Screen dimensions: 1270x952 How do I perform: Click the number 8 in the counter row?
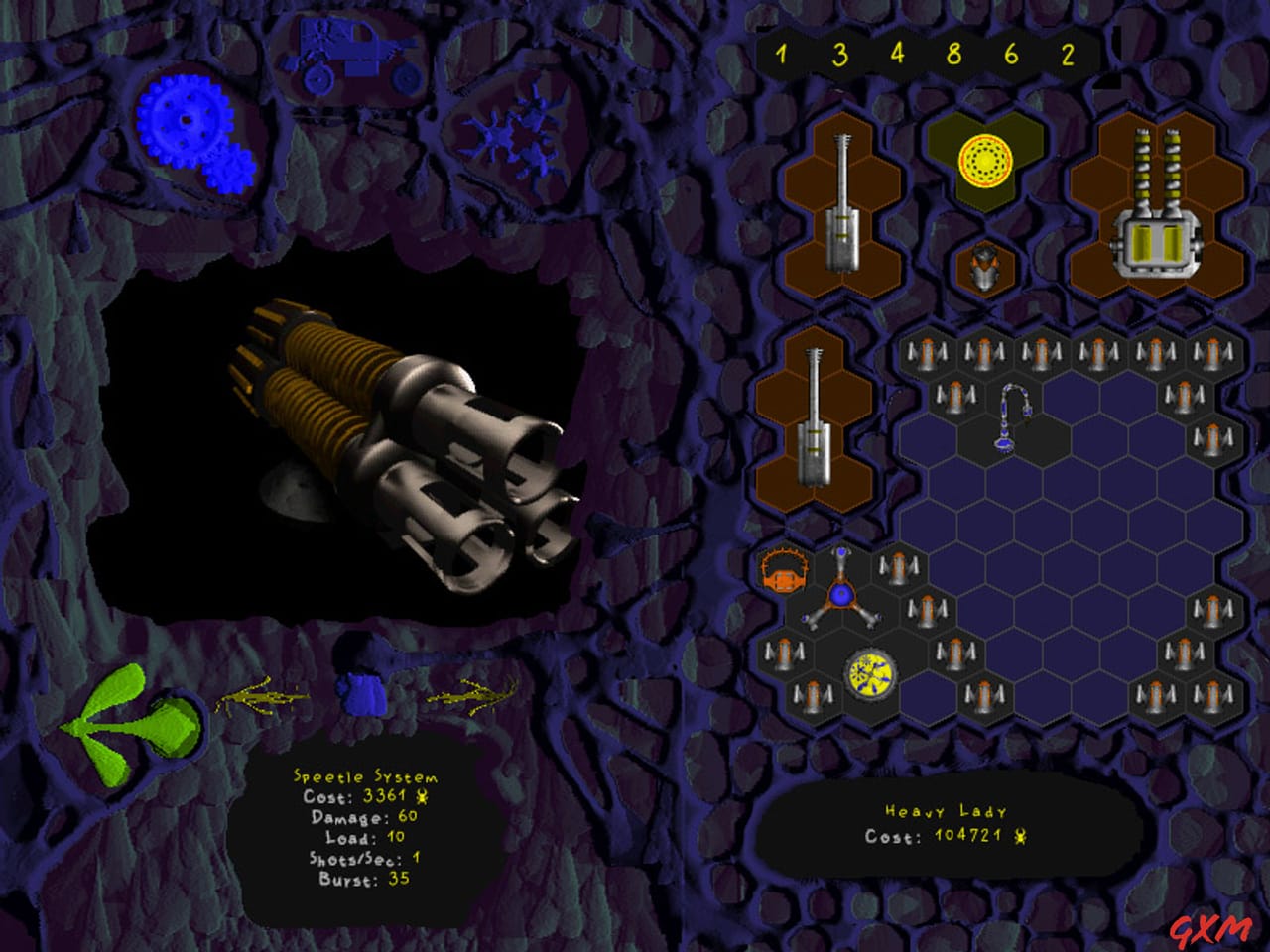click(x=953, y=57)
